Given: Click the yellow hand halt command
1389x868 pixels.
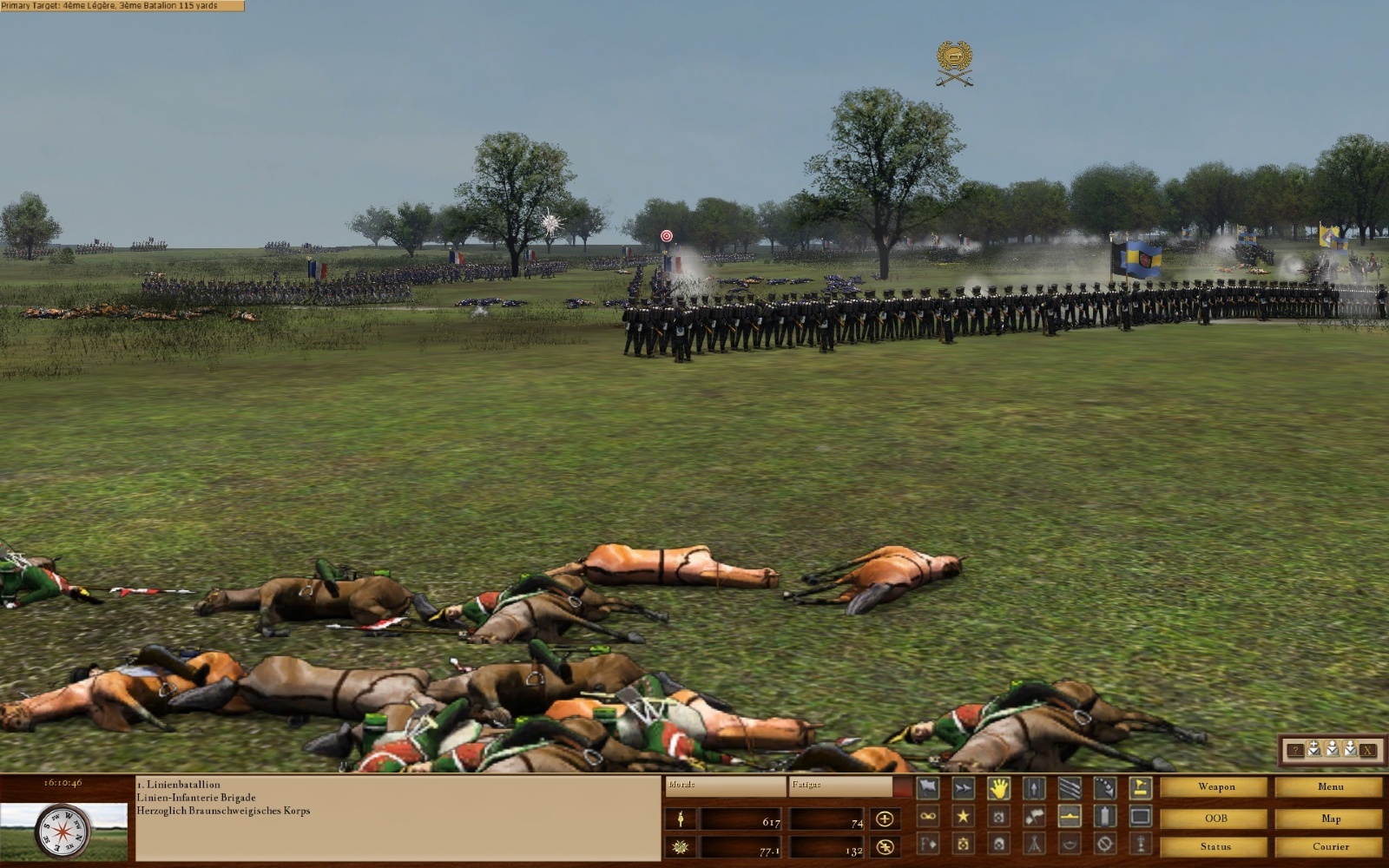Looking at the screenshot, I should pyautogui.click(x=999, y=788).
